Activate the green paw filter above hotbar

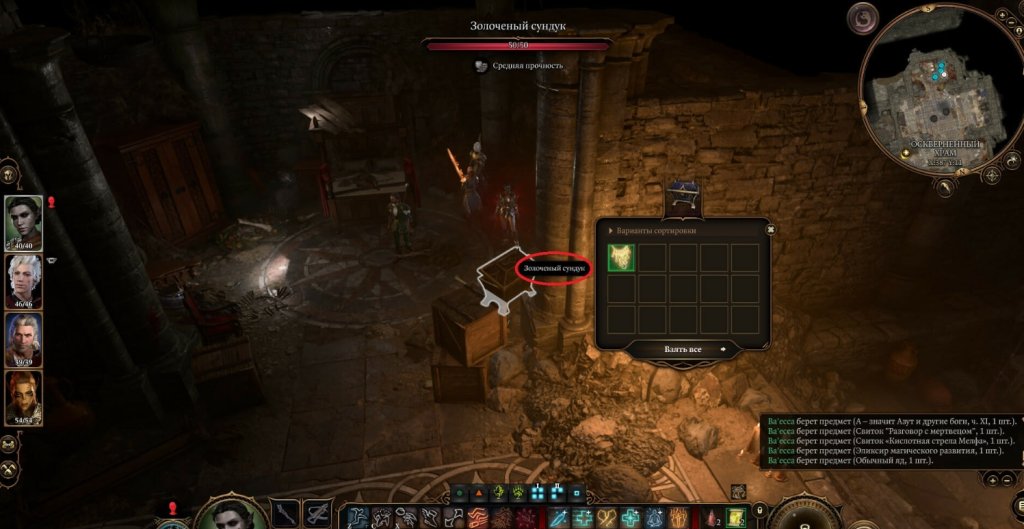[518, 493]
